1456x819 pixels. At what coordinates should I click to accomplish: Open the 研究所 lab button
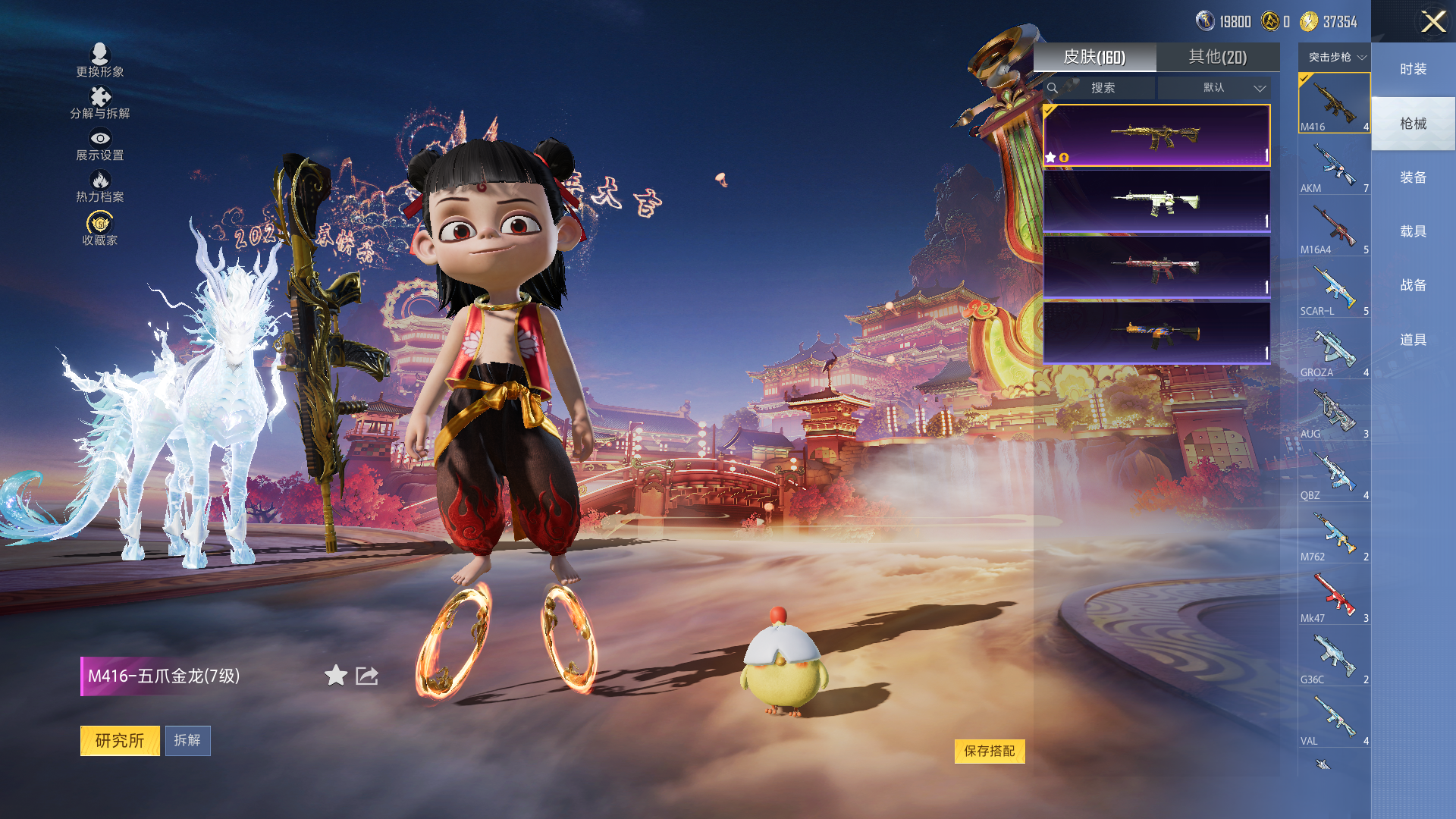[120, 740]
